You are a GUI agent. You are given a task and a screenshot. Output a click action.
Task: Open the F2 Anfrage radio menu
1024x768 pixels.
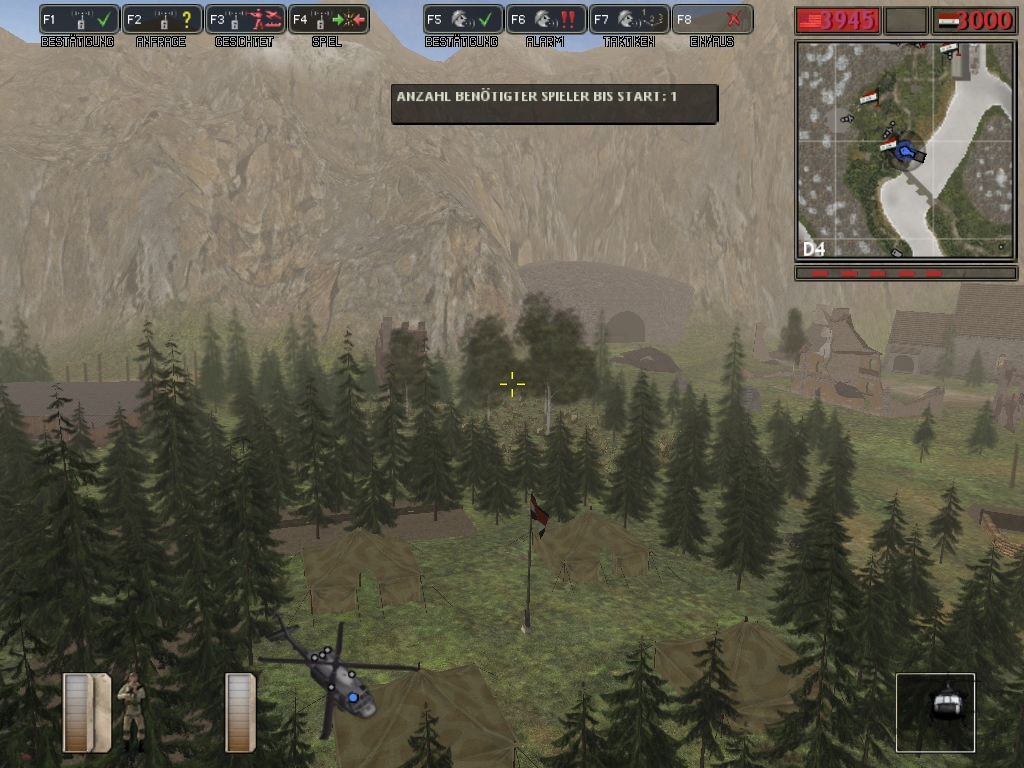163,19
